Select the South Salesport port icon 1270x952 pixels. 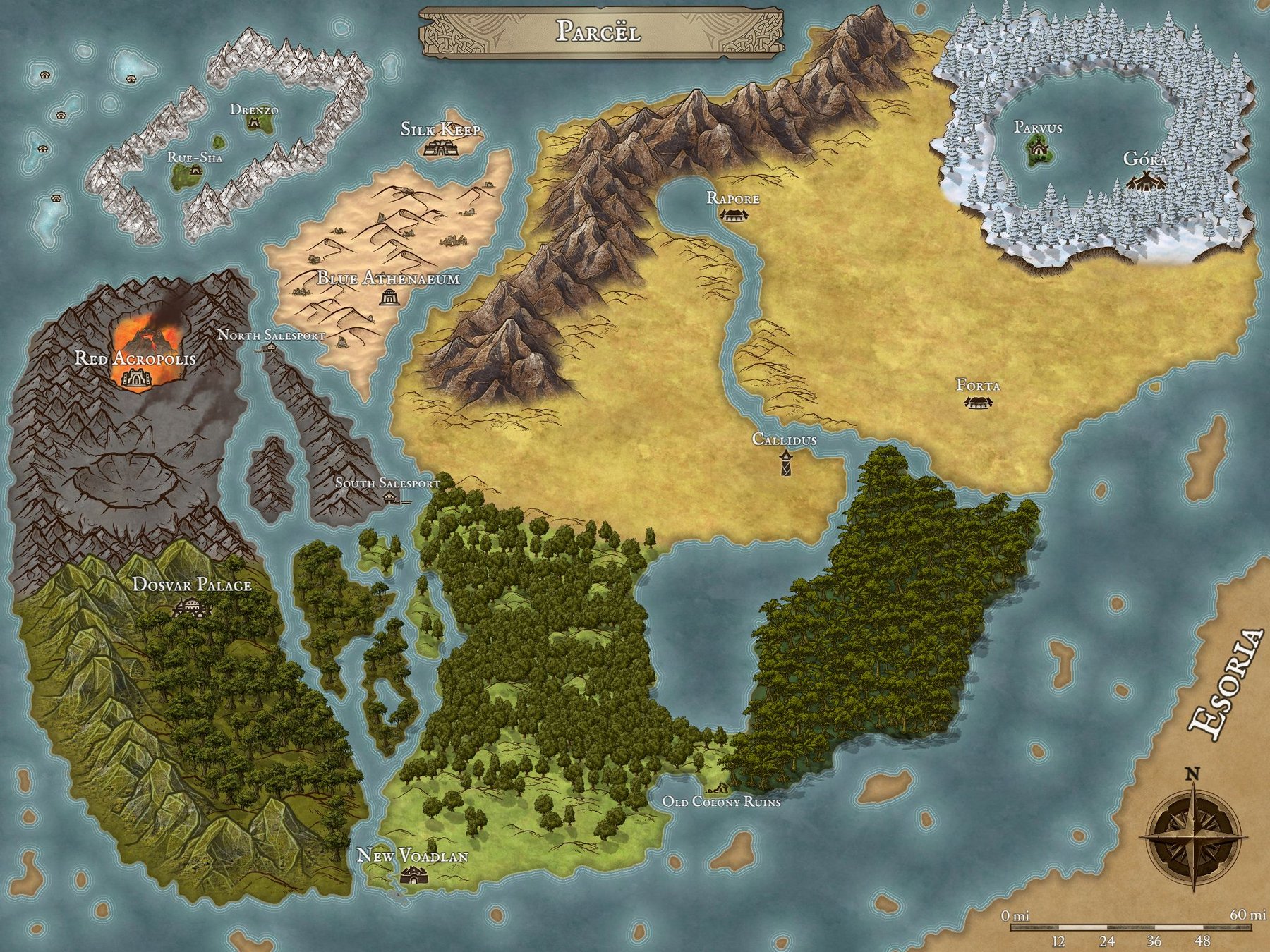(x=390, y=498)
